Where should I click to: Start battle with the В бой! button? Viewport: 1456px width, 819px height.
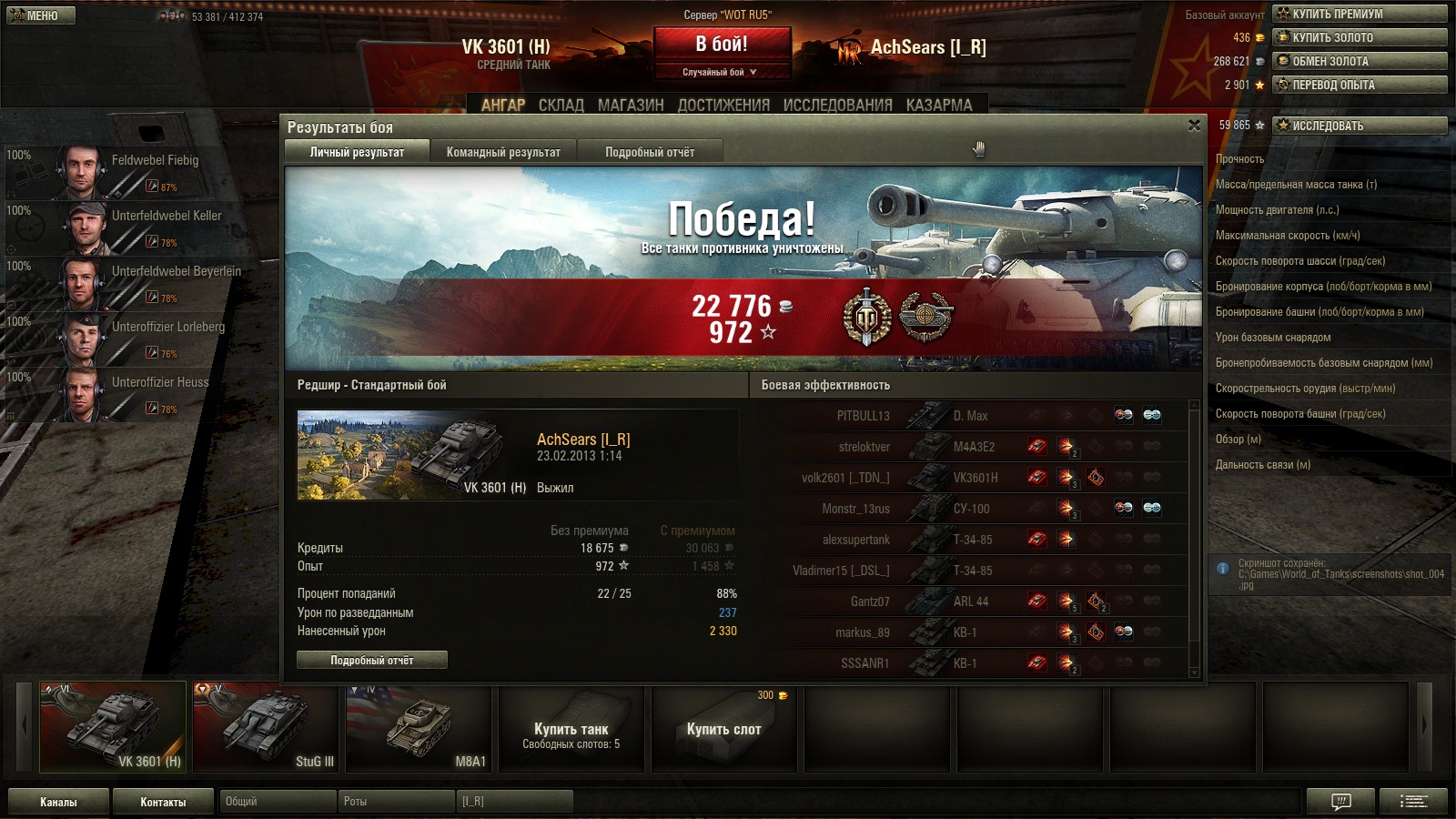(x=722, y=45)
